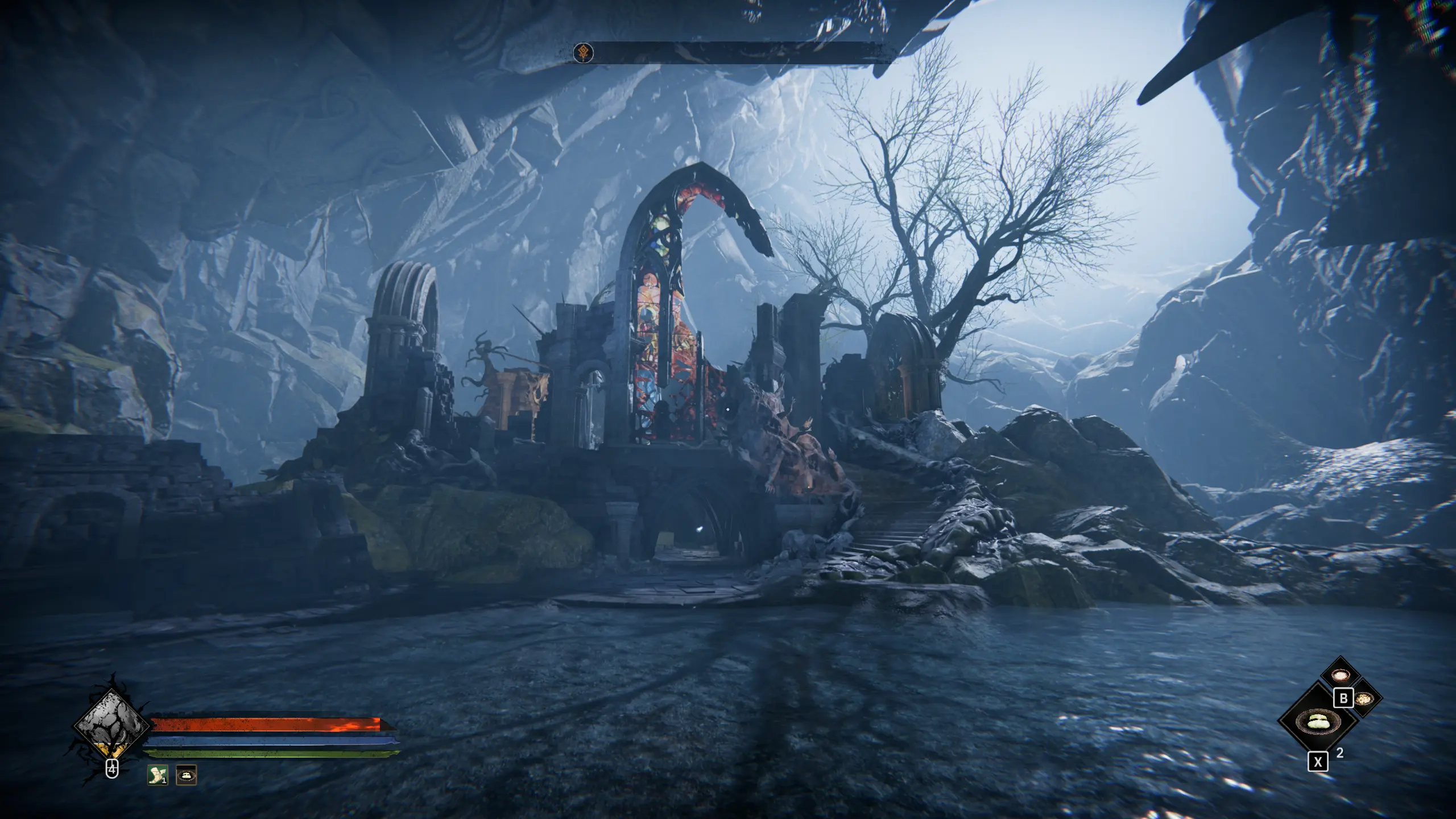Image resolution: width=1456 pixels, height=819 pixels.
Task: Click the orange rune compass marker
Action: pos(583,53)
